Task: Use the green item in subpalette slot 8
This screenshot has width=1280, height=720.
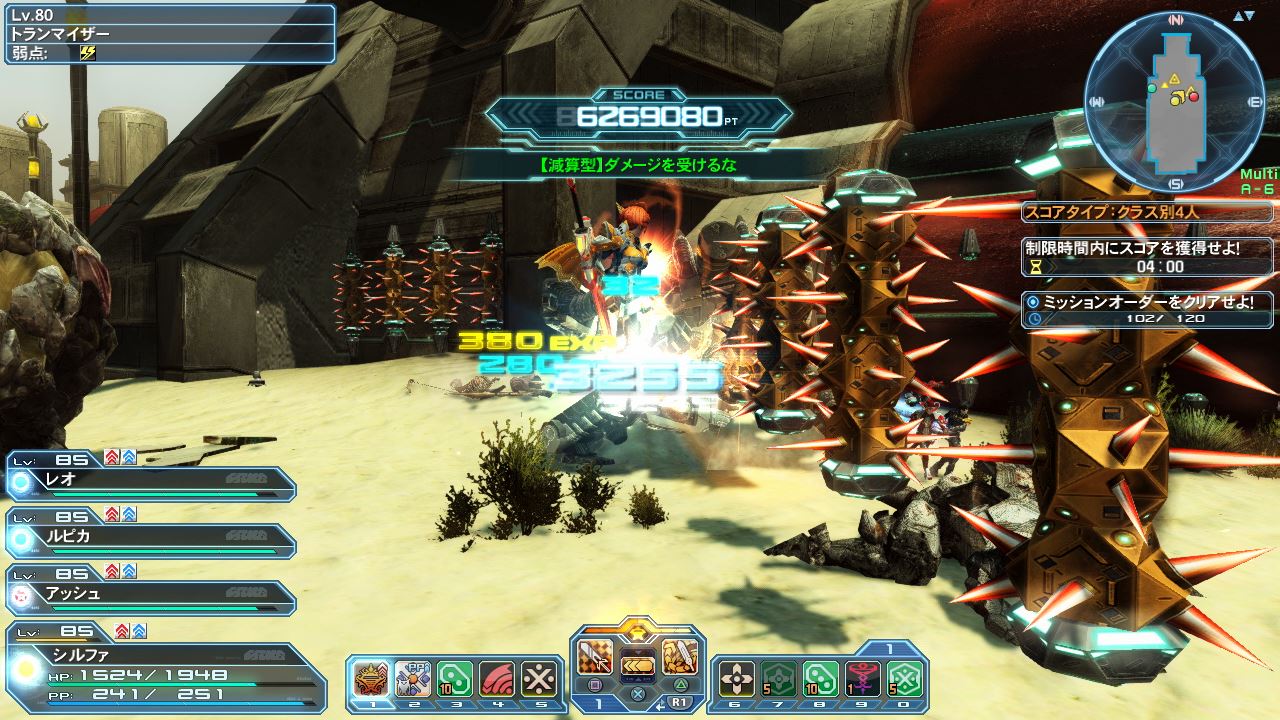Action: (820, 678)
